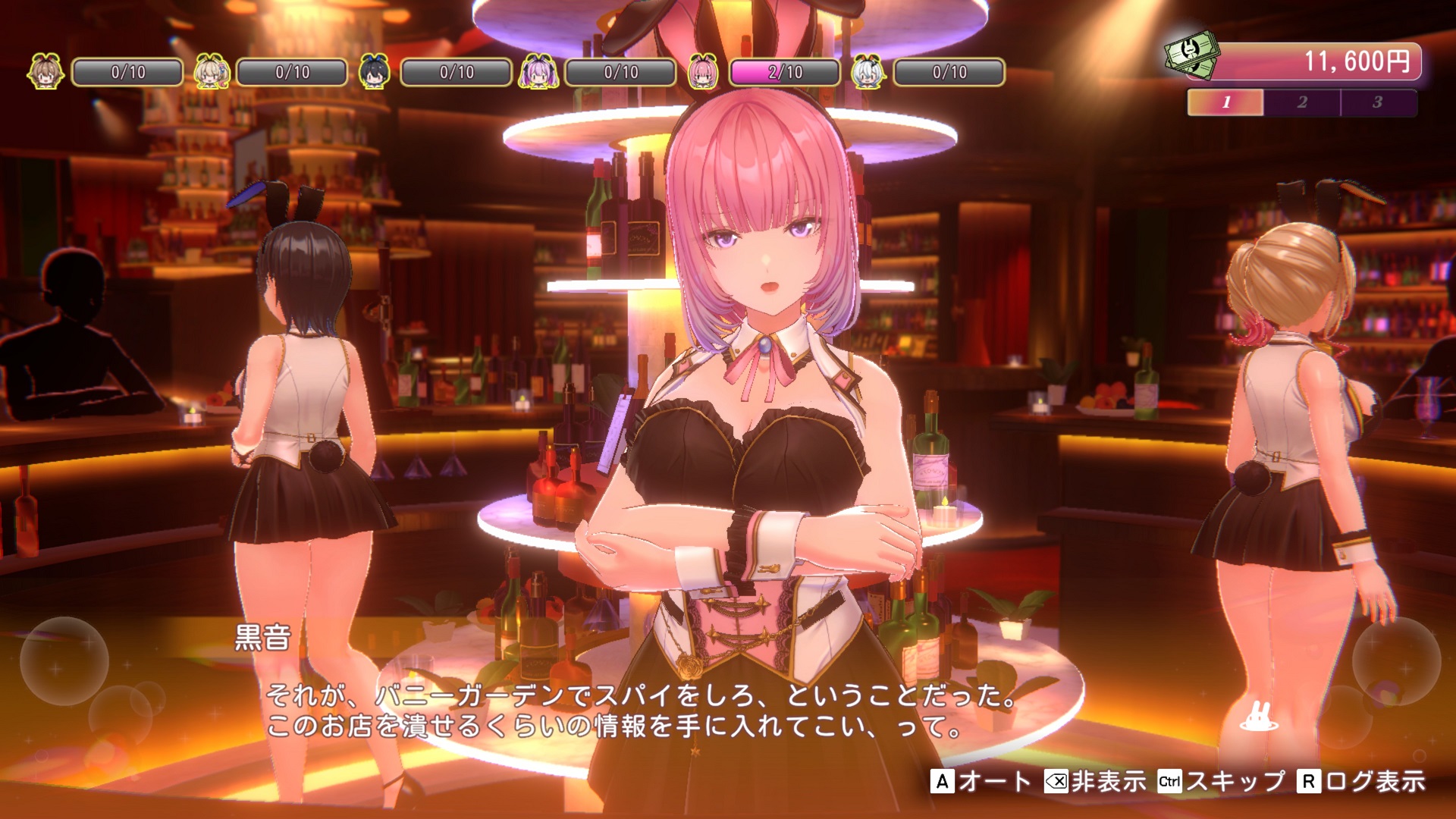Select the white-haired bunny girl portrait icon
This screenshot has height=819, width=1456.
click(x=868, y=72)
